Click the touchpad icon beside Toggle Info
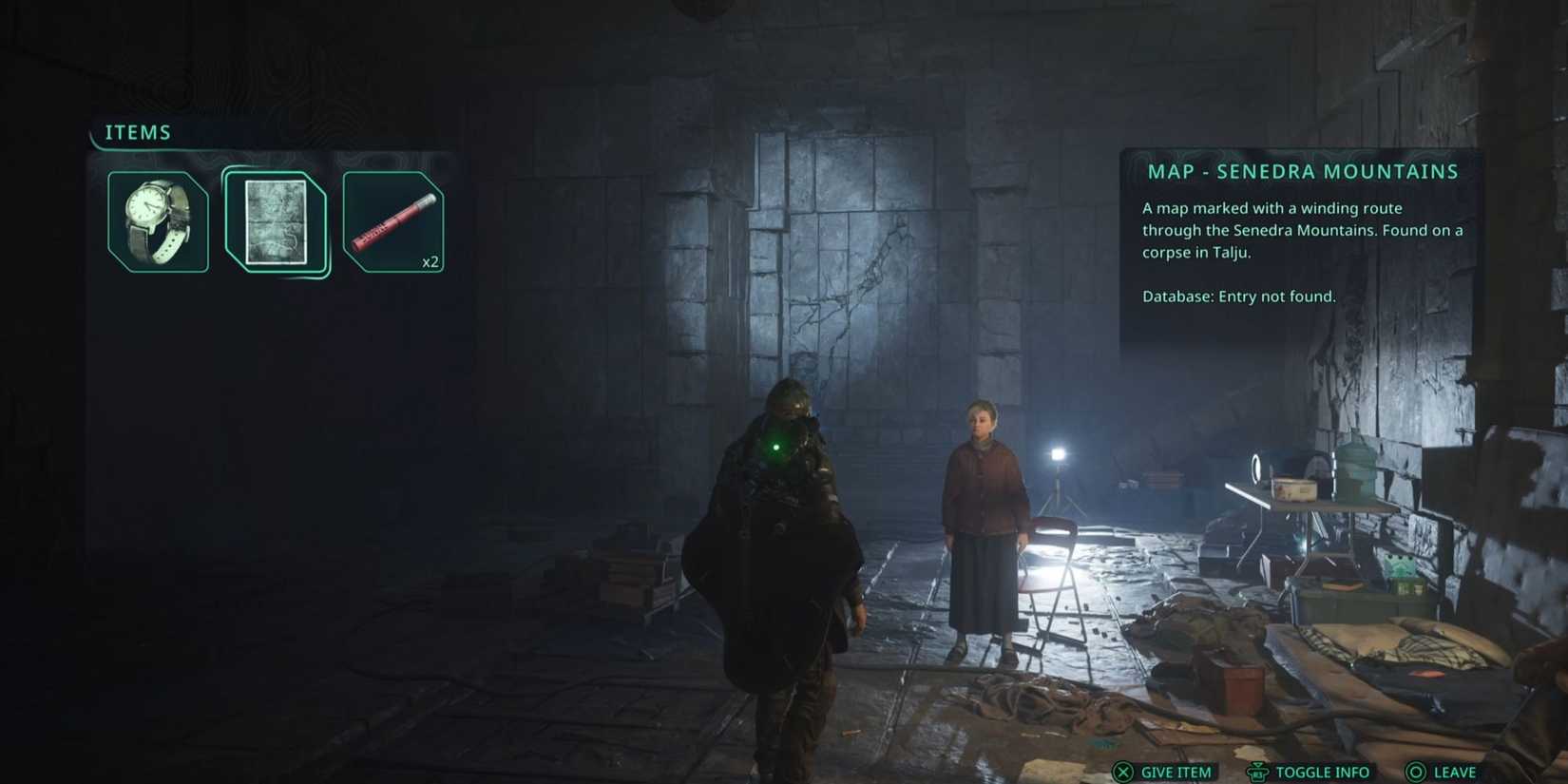Viewport: 1568px width, 784px height. [x=1256, y=773]
